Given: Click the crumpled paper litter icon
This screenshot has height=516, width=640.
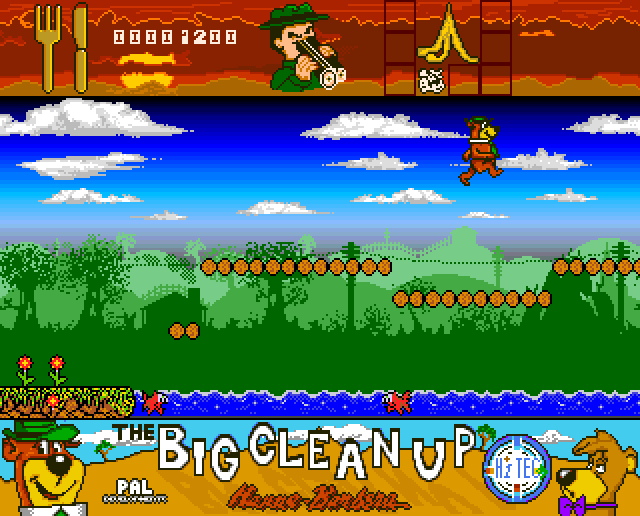Looking at the screenshot, I should pos(433,80).
